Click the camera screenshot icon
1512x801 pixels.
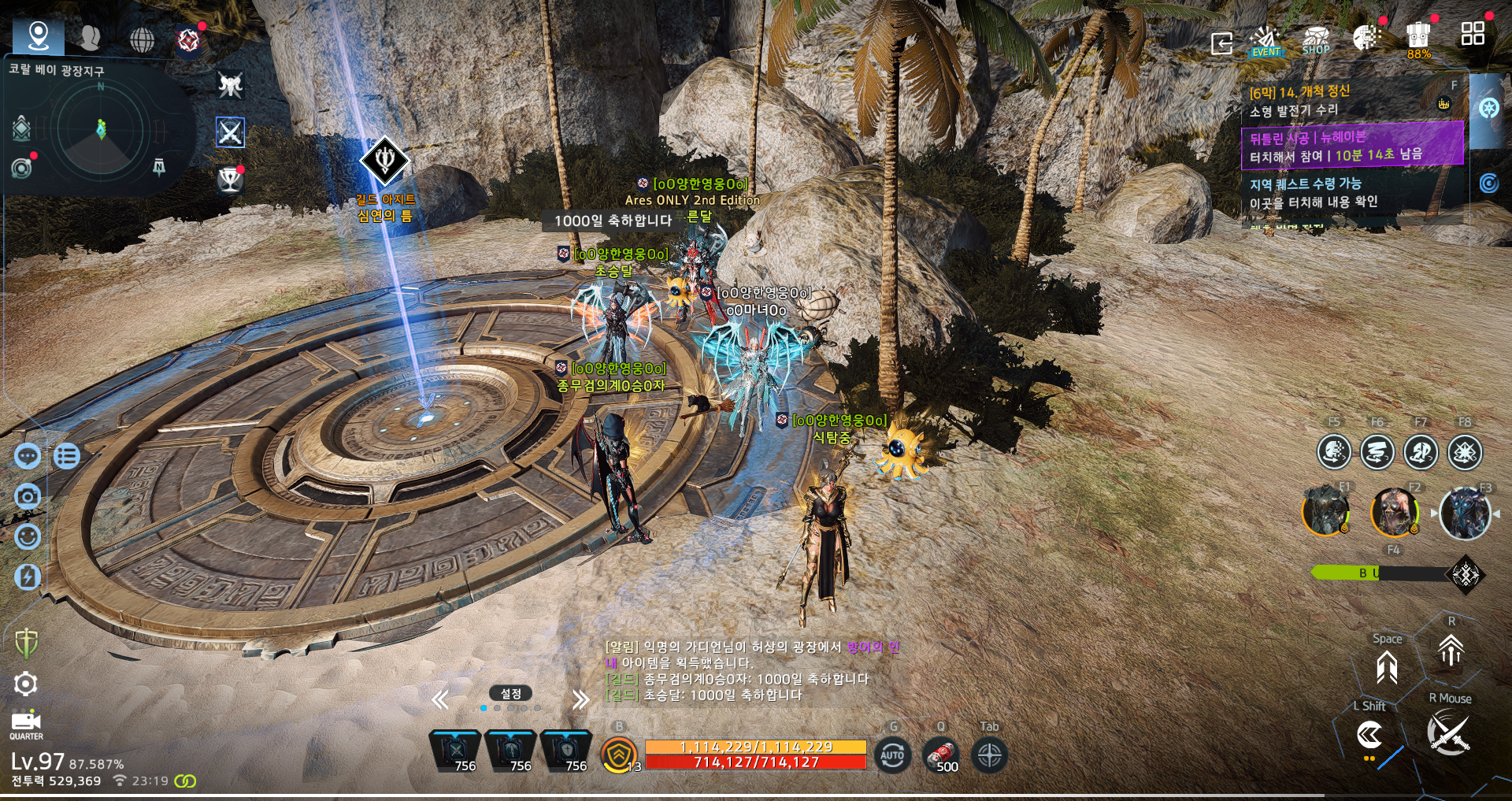[28, 496]
